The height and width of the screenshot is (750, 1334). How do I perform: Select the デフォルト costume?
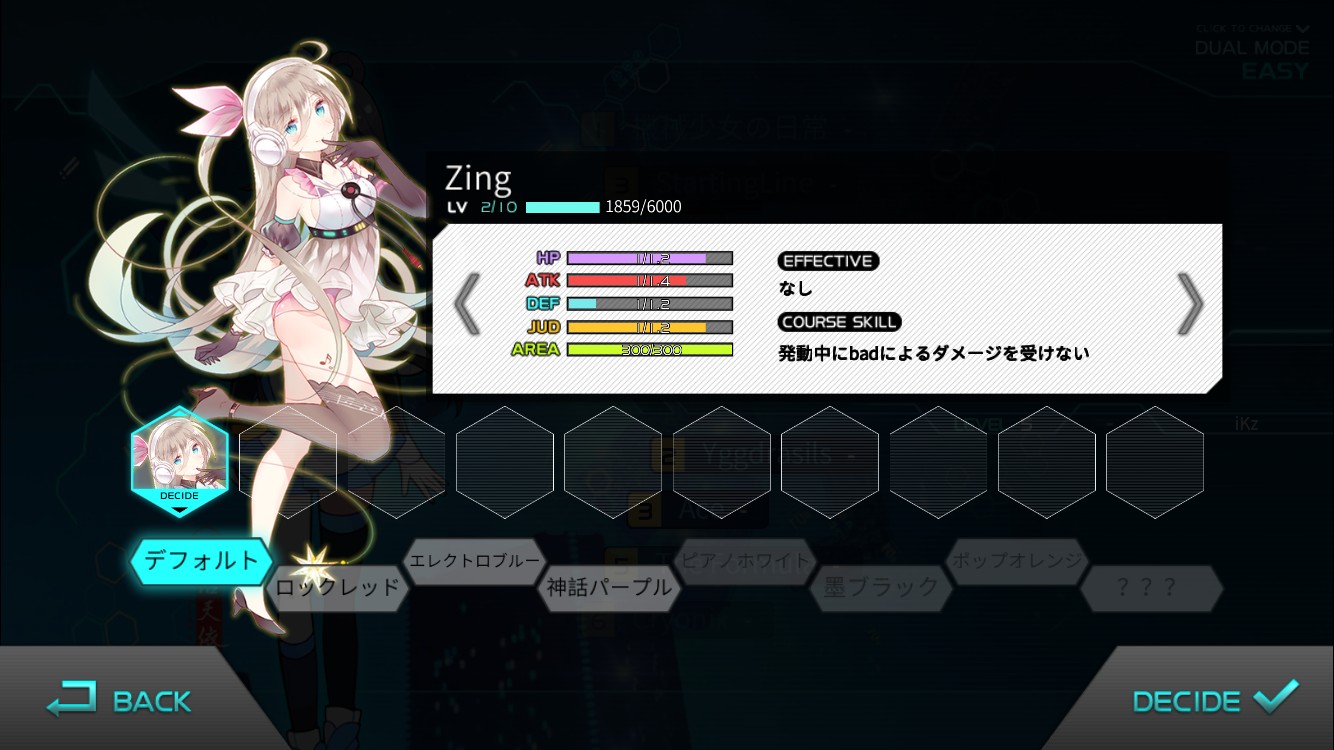tap(201, 562)
